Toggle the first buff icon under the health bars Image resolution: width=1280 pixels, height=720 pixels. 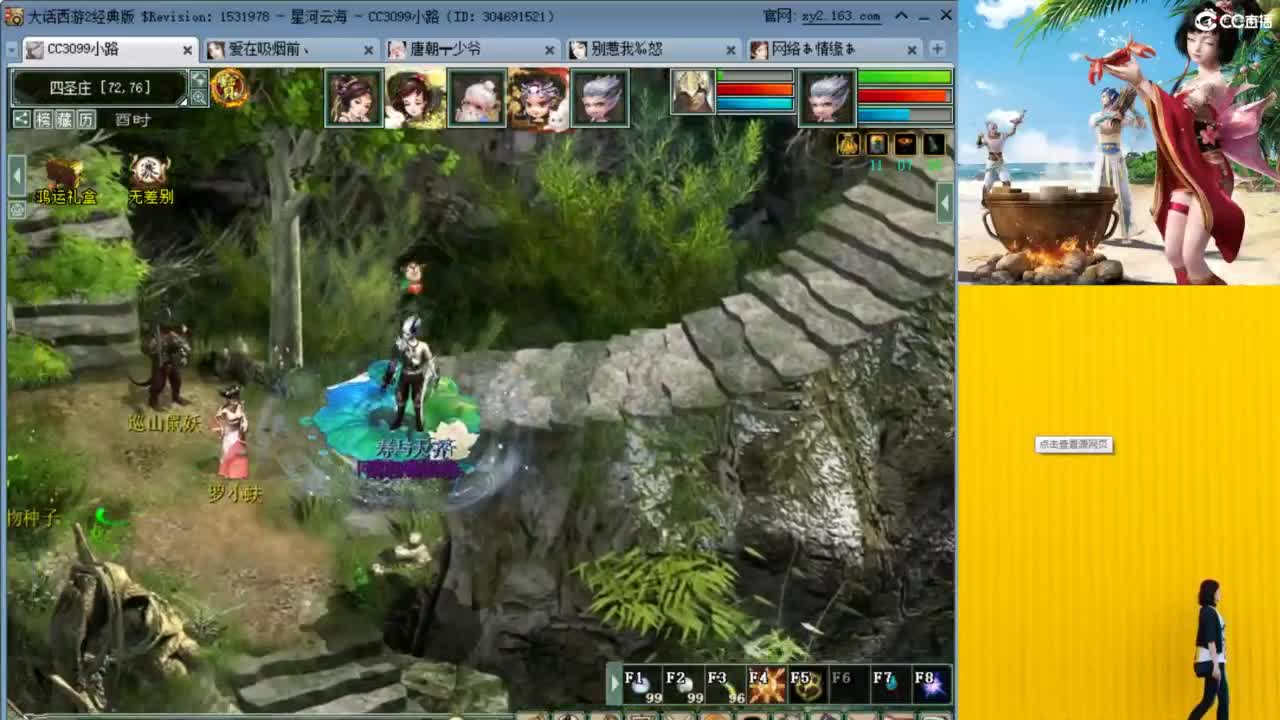click(848, 145)
